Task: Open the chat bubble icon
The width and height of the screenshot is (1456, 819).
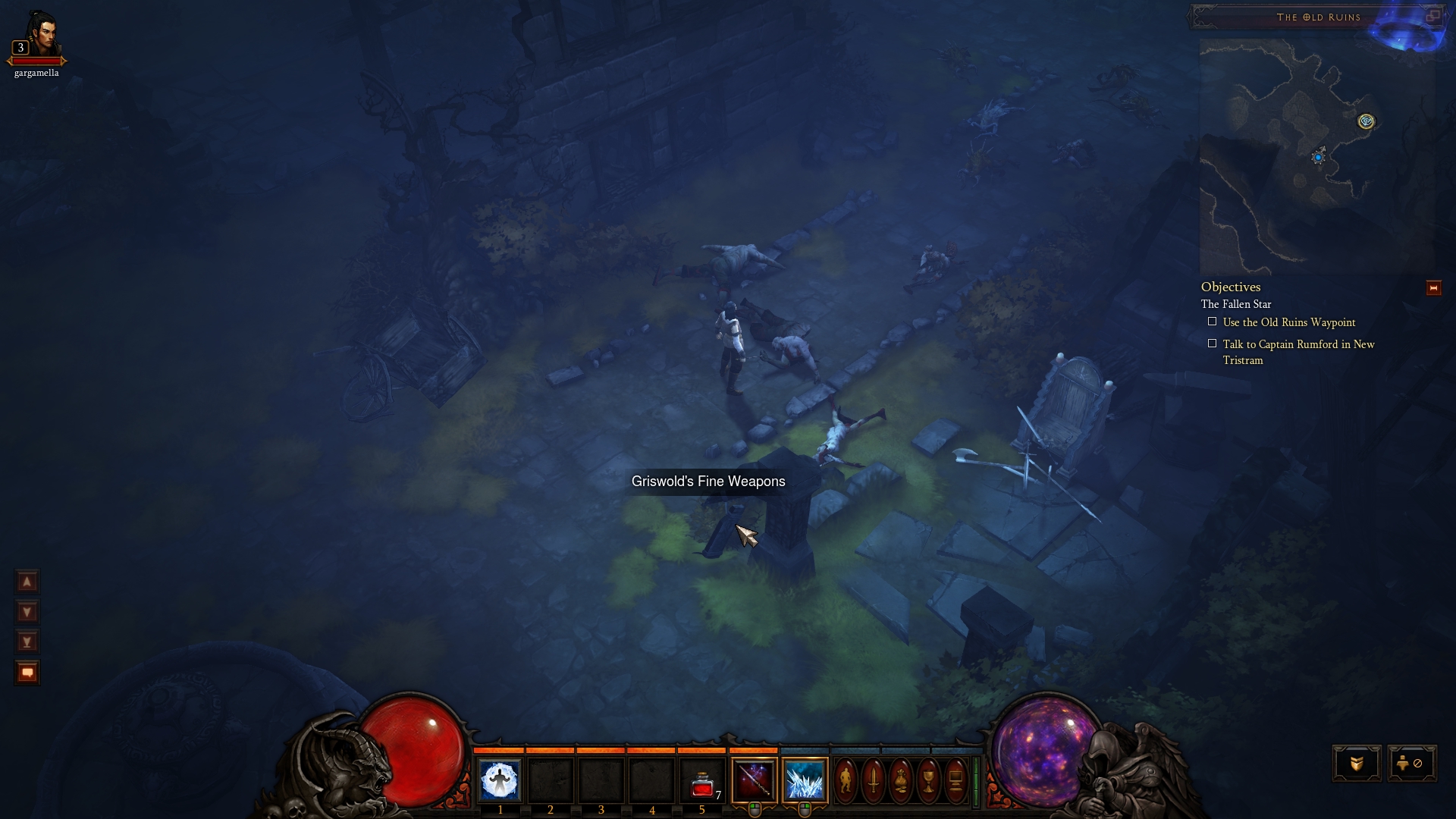Action: coord(27,672)
